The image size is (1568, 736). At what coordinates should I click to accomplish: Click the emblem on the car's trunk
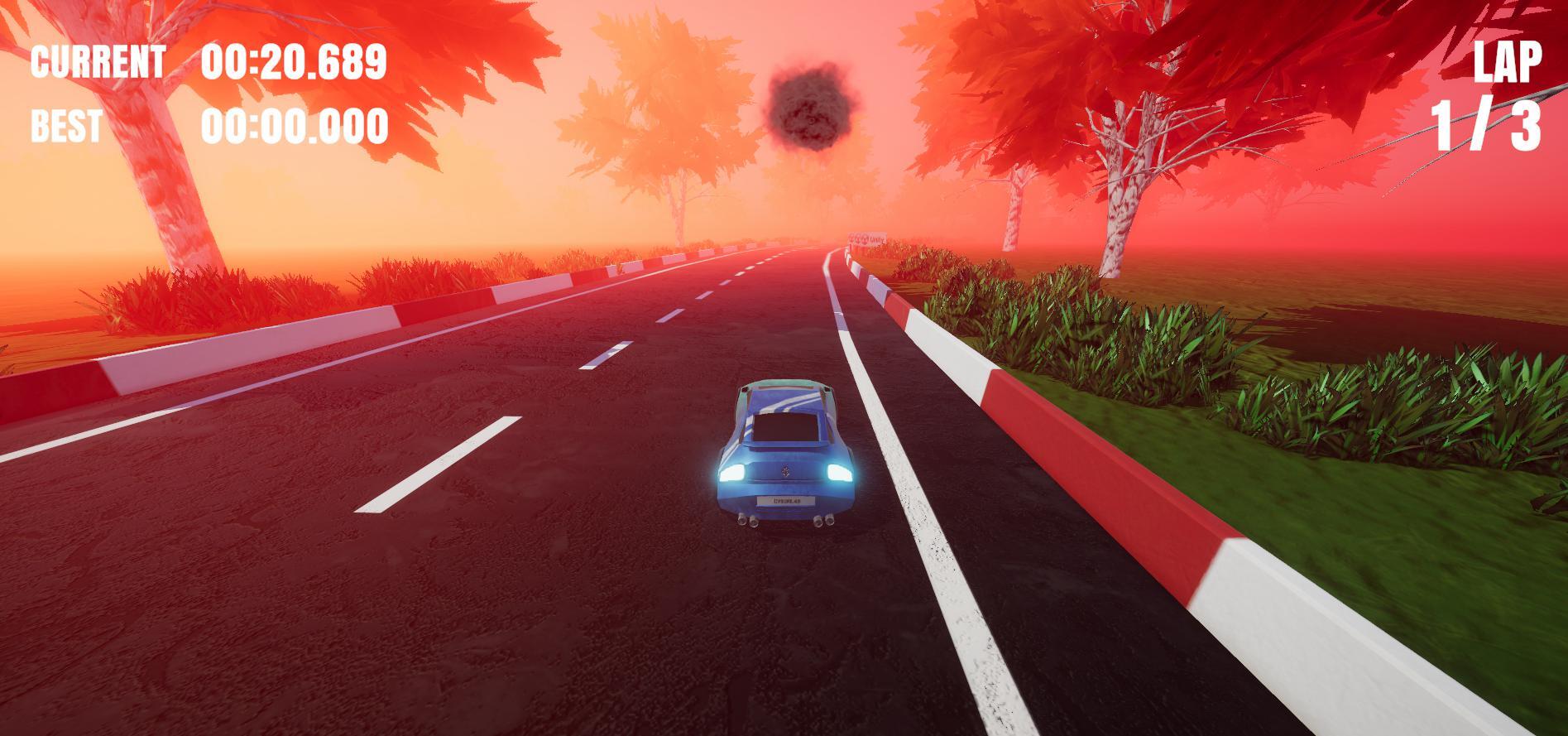click(785, 470)
